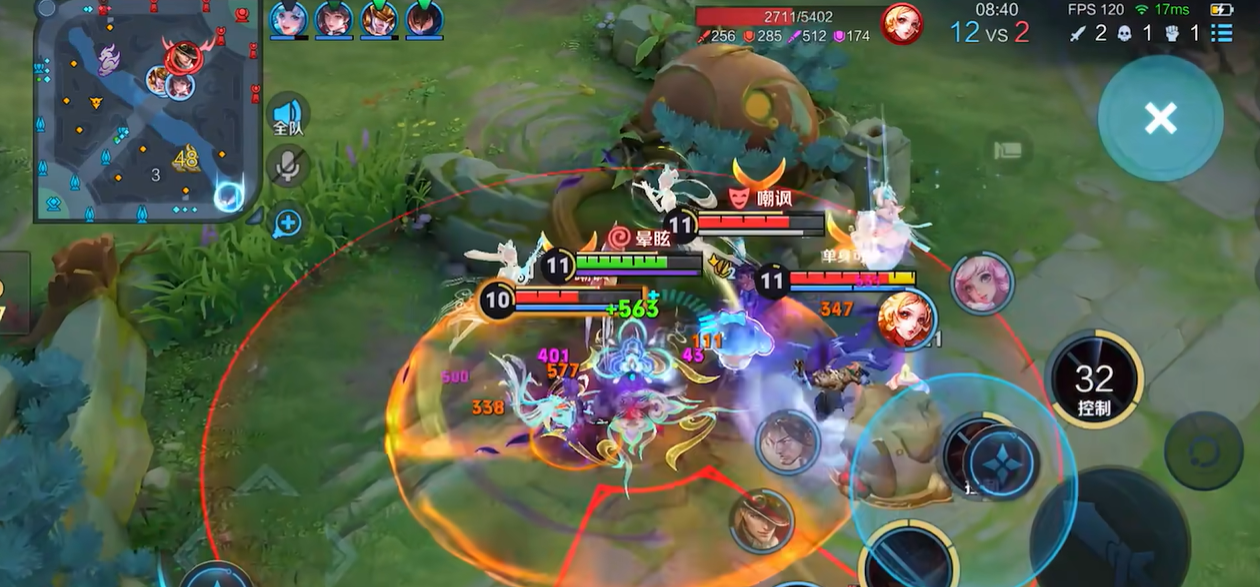
Task: Tap the large X cancel-skill button
Action: pyautogui.click(x=1160, y=118)
